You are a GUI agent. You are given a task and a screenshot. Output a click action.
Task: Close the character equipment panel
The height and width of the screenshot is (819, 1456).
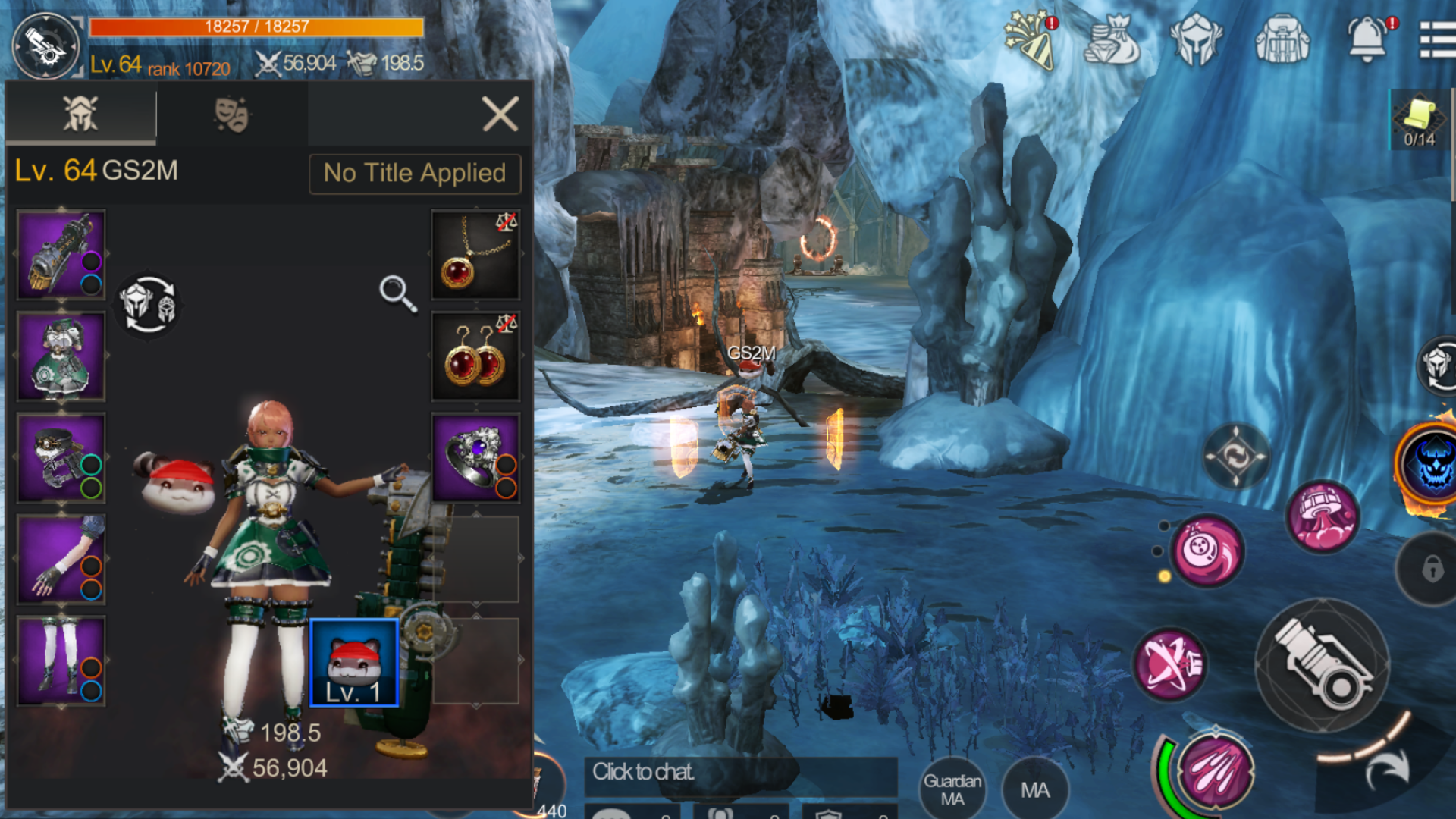500,115
